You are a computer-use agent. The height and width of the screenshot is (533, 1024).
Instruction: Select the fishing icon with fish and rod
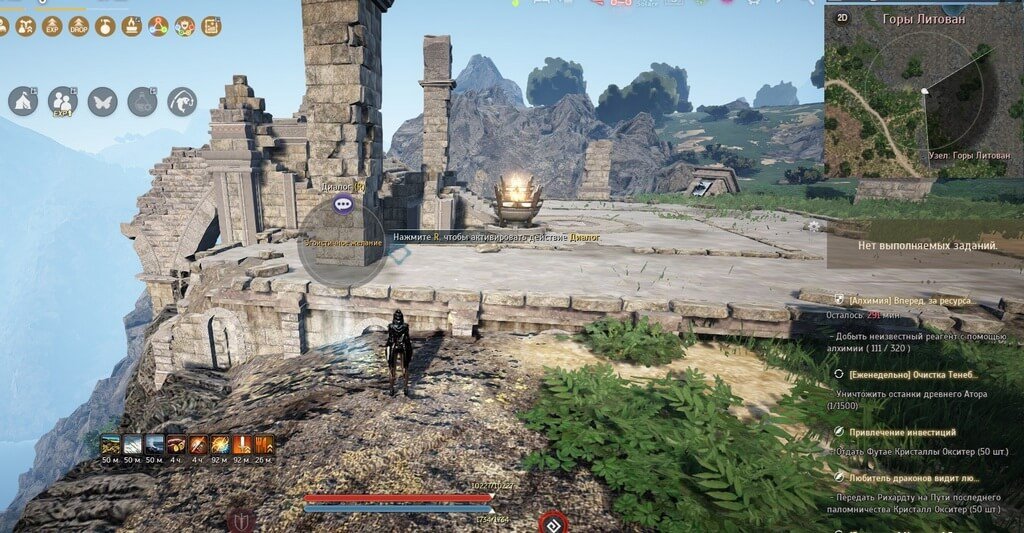(x=182, y=101)
